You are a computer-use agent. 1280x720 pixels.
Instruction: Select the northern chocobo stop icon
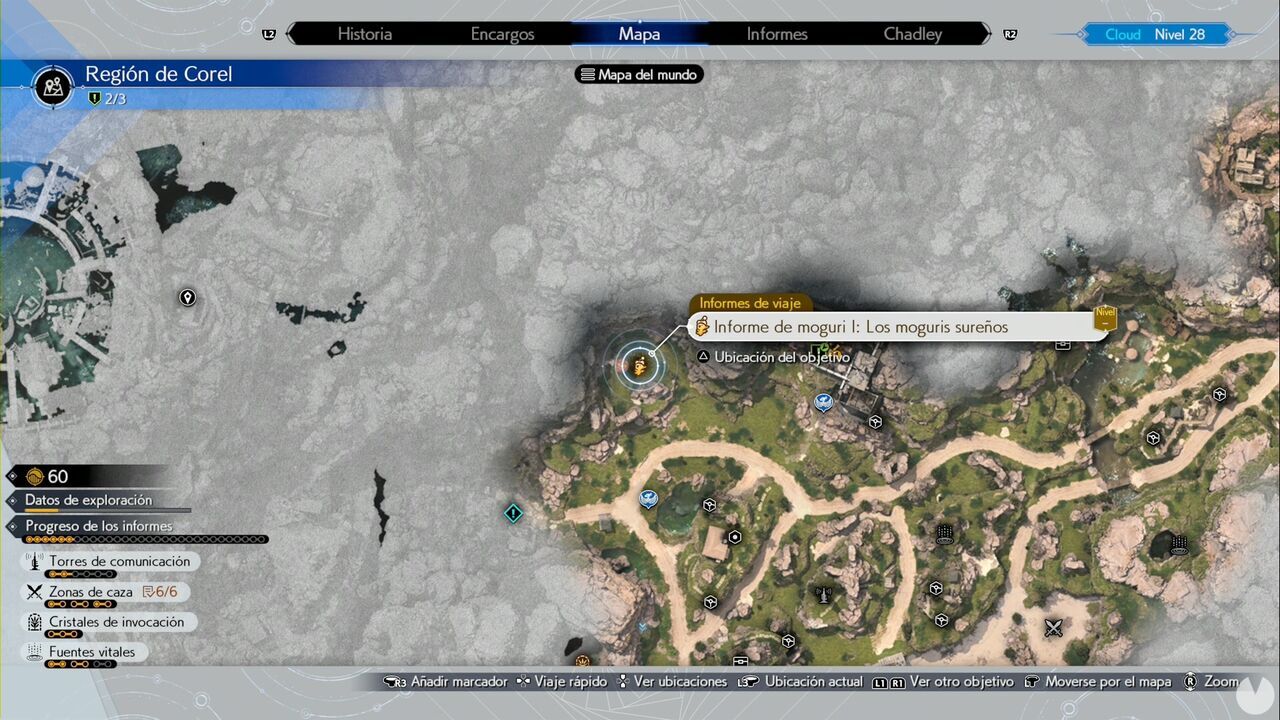(823, 402)
